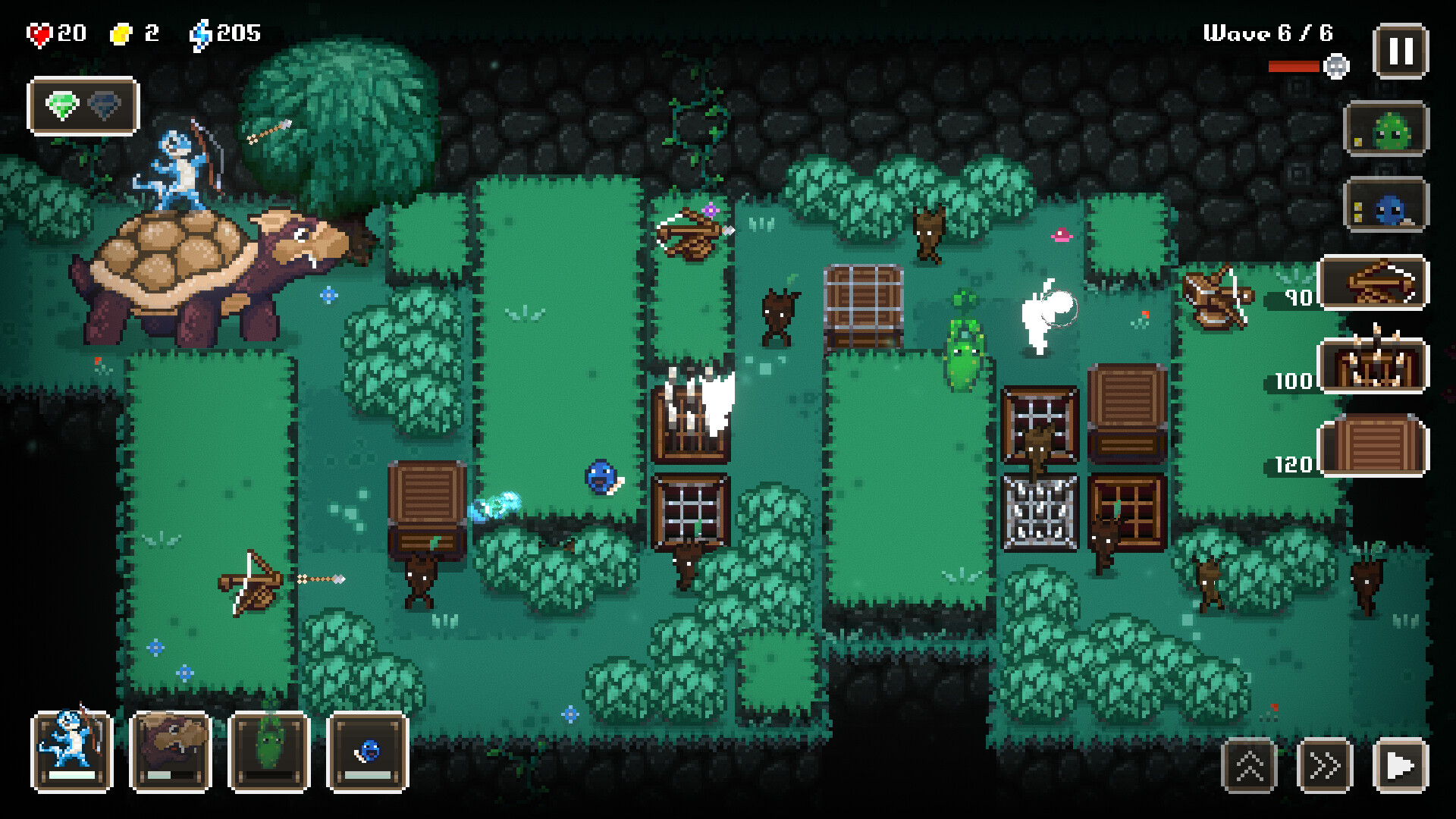
Task: Select the green sprout unit card
Action: (x=267, y=752)
